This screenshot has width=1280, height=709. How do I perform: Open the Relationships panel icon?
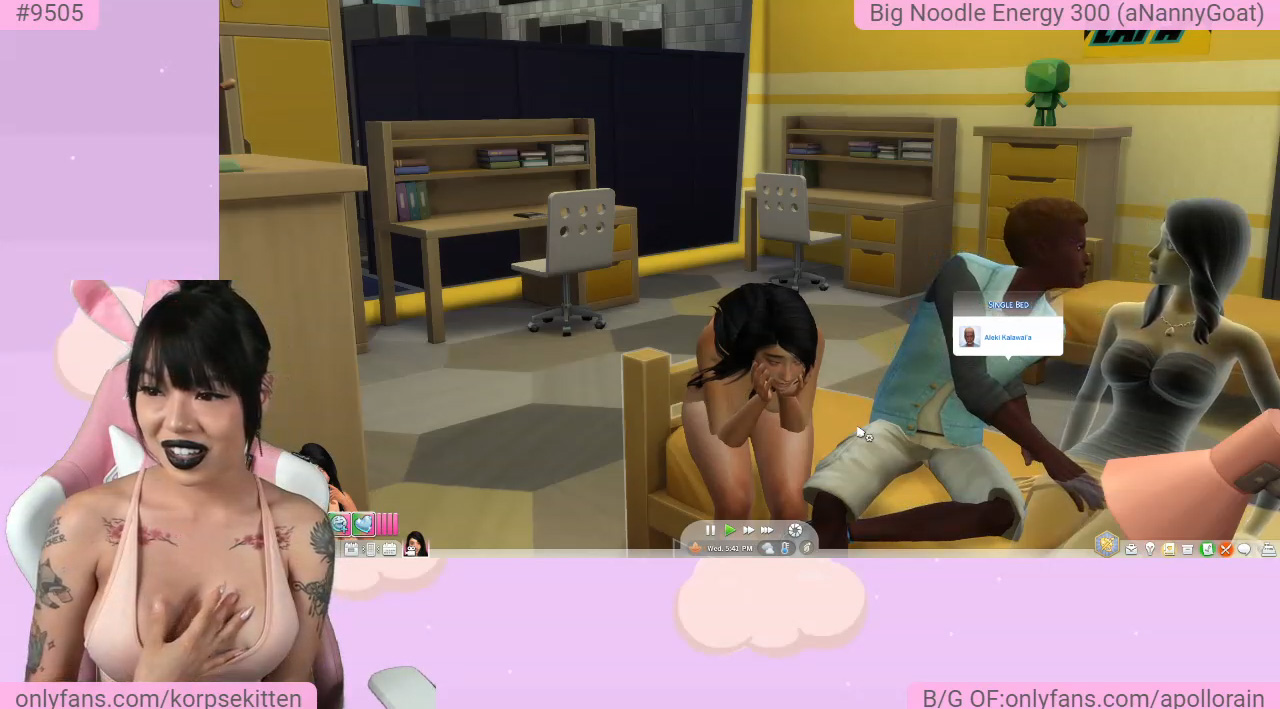[x=1168, y=549]
